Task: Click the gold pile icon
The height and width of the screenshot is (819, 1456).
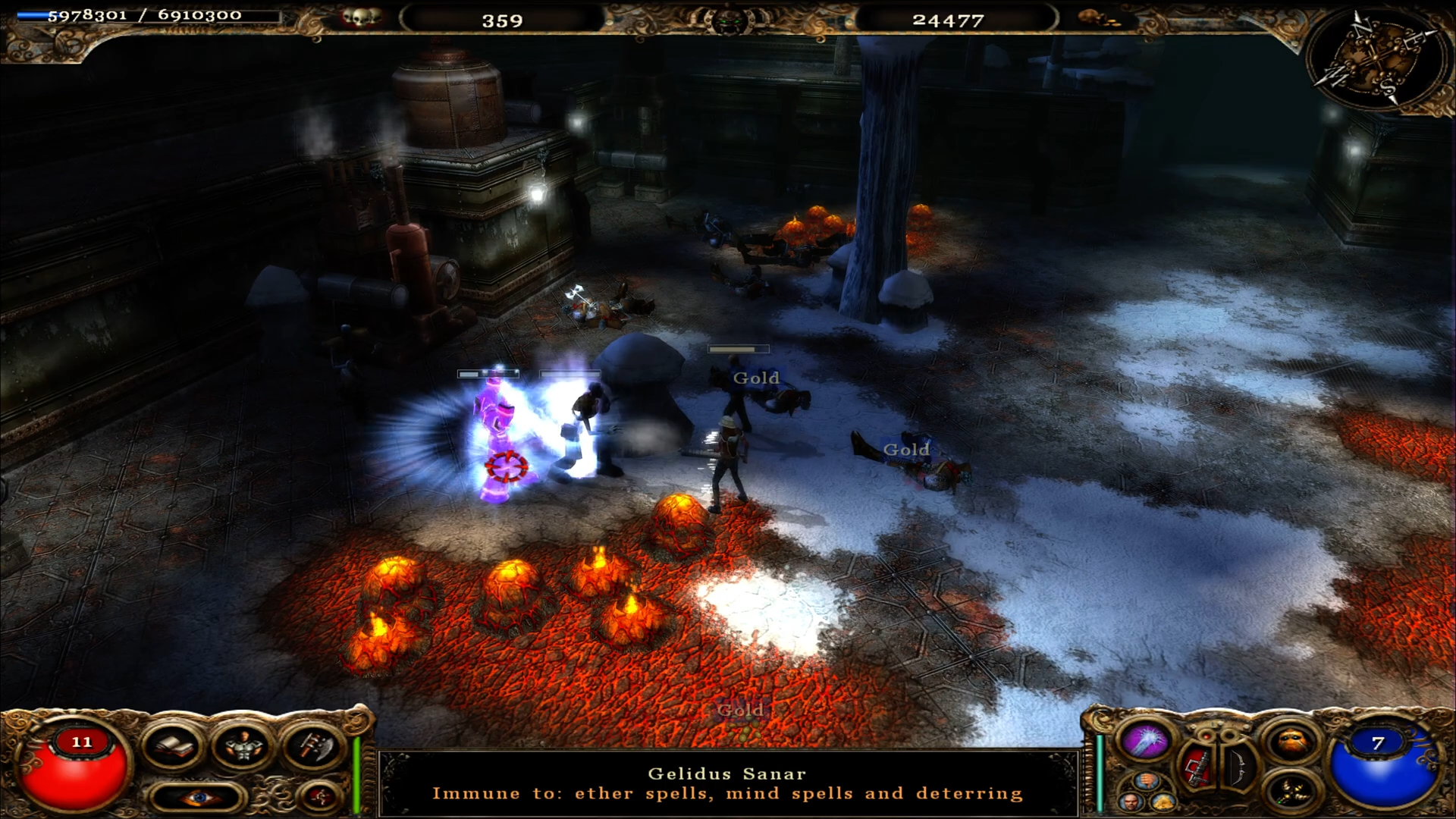Action: click(x=1163, y=802)
